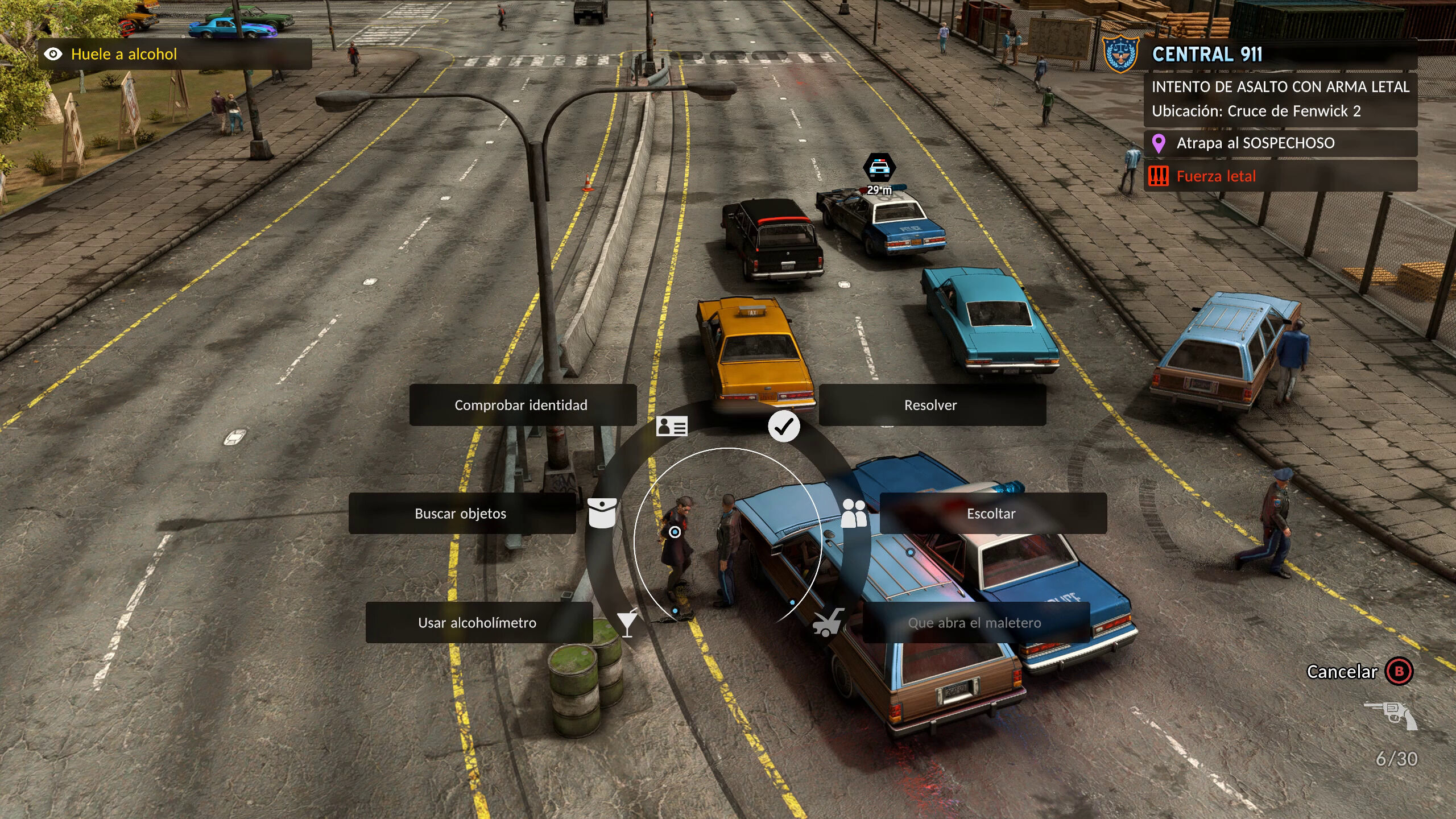Viewport: 1456px width, 819px height.
Task: Open the Central 911 dispatch panel
Action: [1207, 55]
